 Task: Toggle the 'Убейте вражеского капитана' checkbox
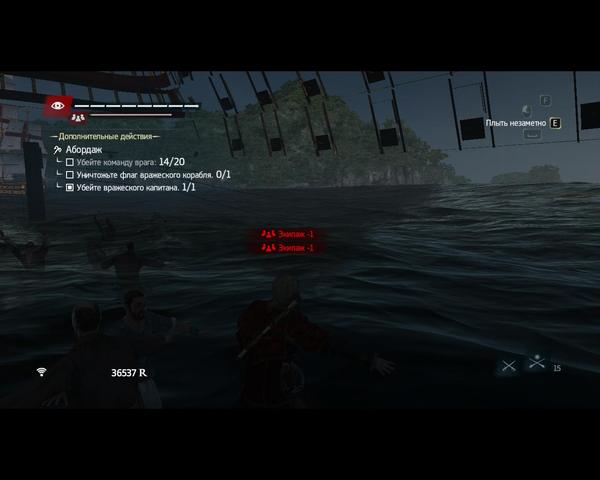point(69,187)
